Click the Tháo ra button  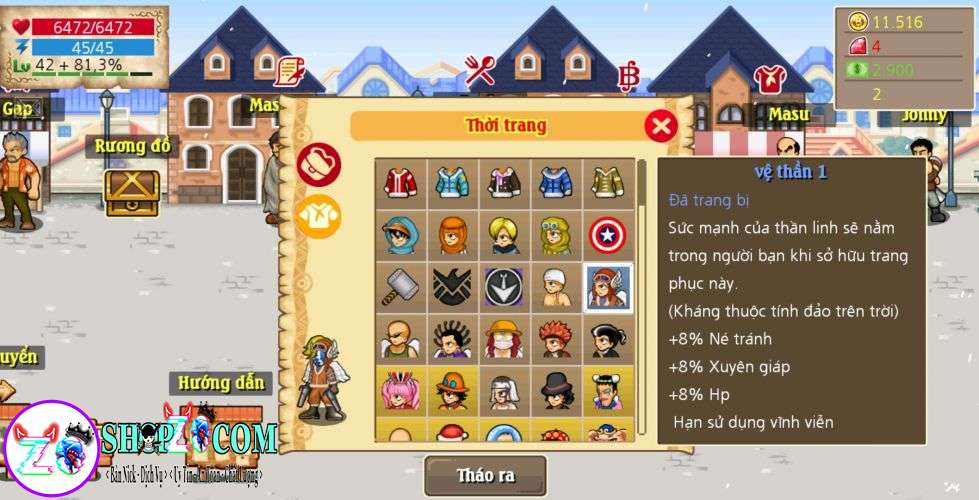(485, 475)
